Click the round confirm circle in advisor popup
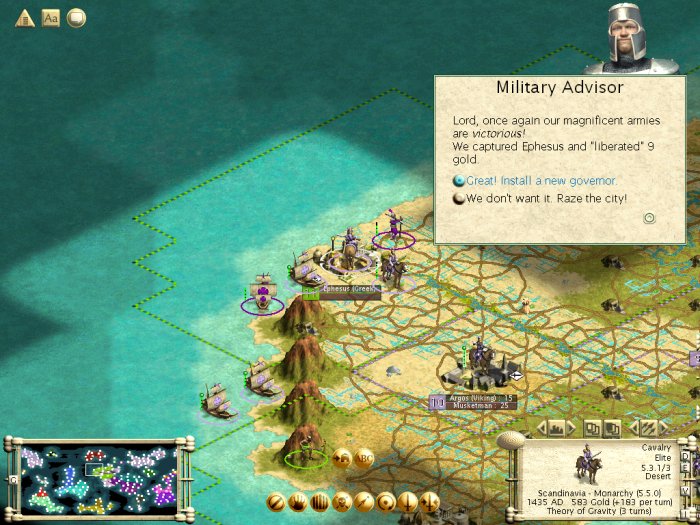Image resolution: width=700 pixels, height=525 pixels. pyautogui.click(x=649, y=217)
